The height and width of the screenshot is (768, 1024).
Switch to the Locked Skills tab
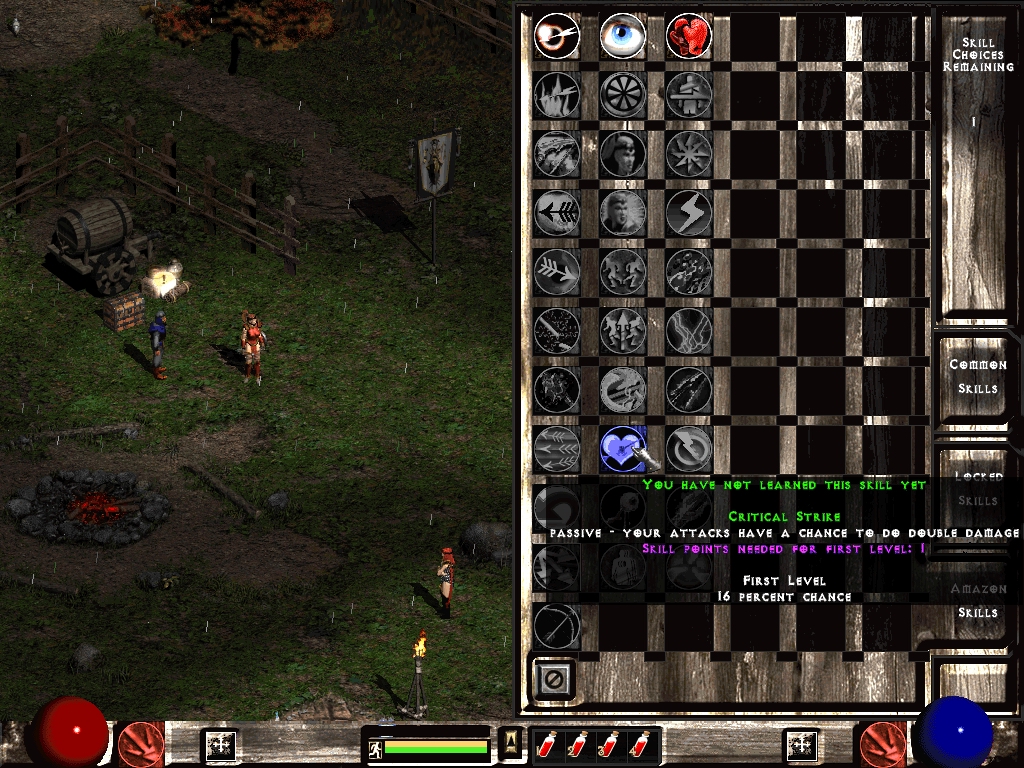tap(977, 489)
